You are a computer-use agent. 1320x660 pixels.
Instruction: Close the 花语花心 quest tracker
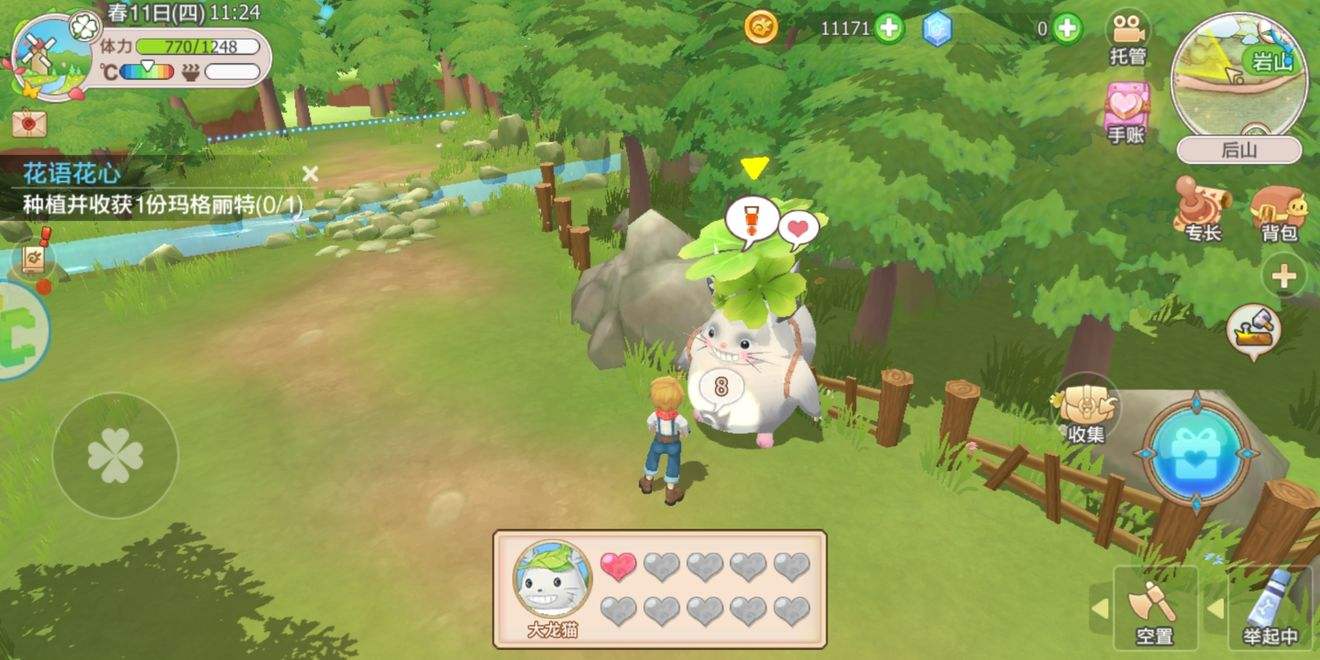(x=310, y=174)
